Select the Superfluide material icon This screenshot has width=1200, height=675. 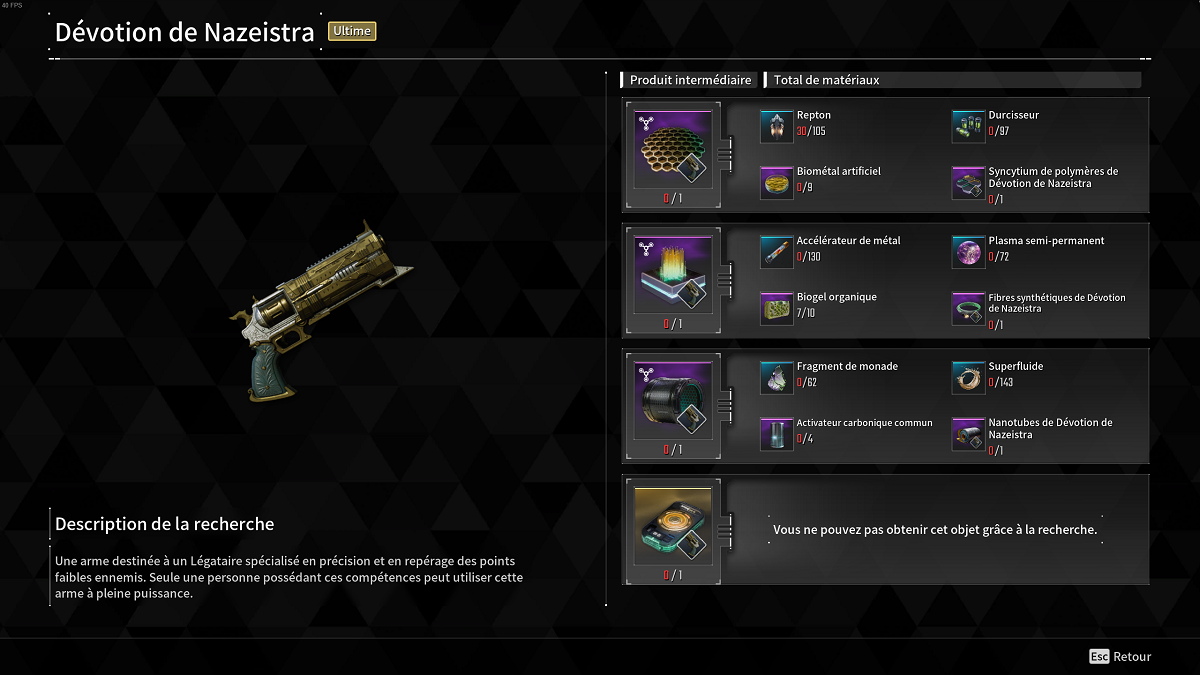click(x=968, y=378)
